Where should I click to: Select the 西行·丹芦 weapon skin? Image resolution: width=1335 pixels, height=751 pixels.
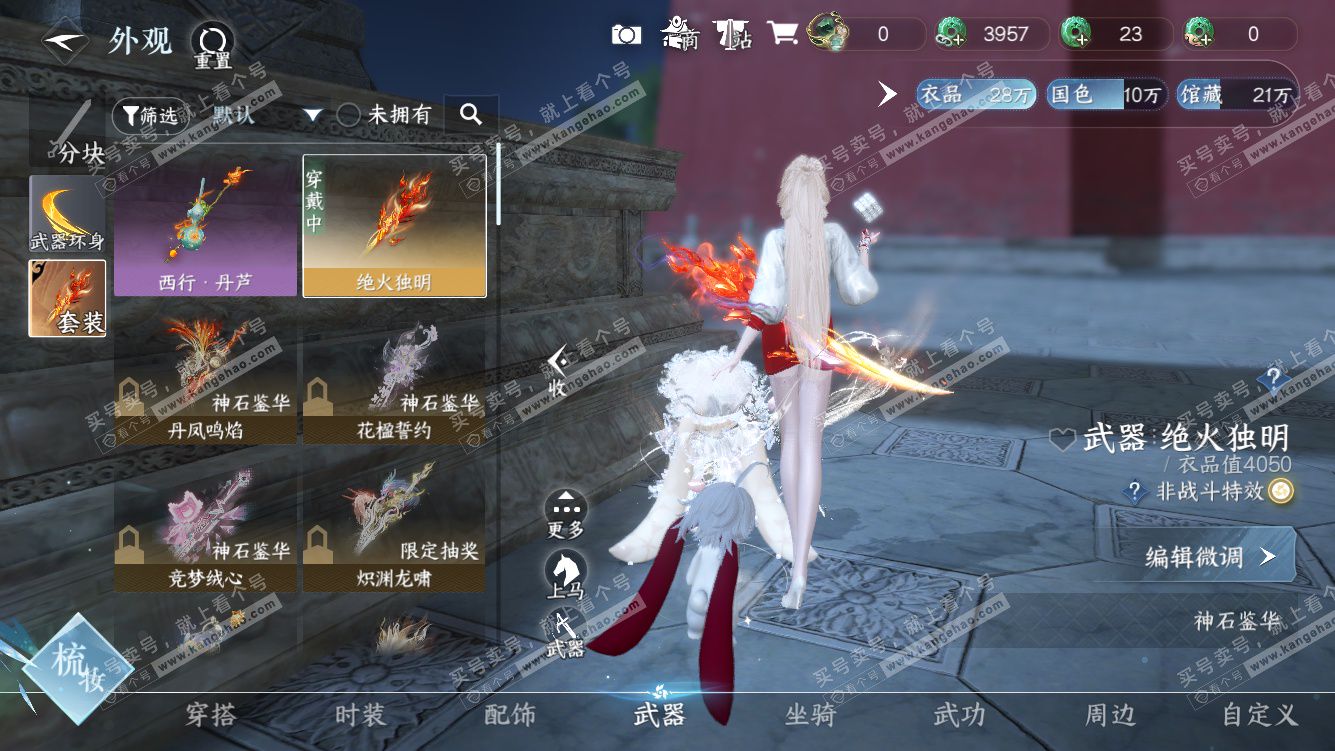click(x=205, y=226)
